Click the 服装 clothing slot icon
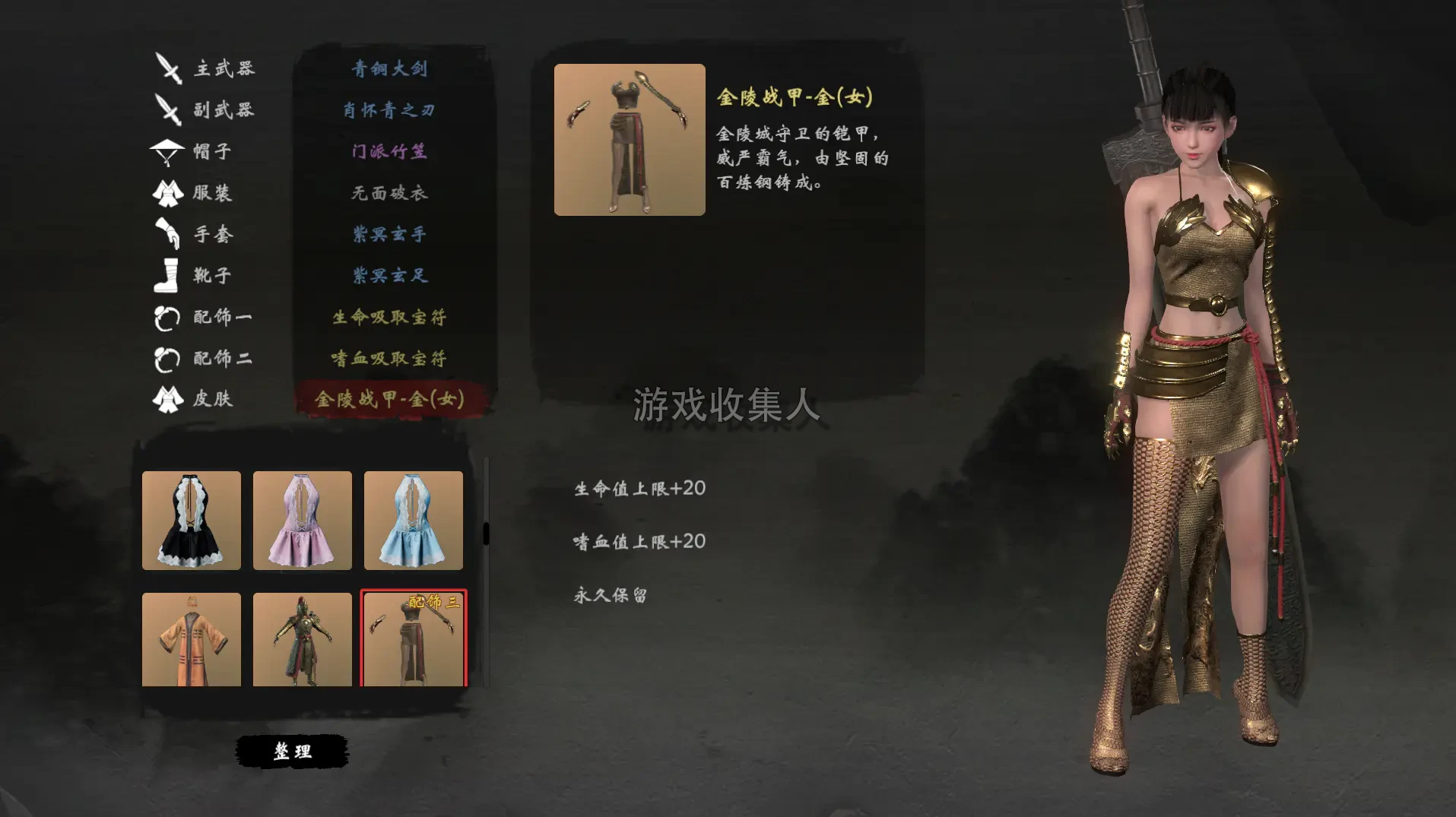1456x817 pixels. tap(169, 193)
